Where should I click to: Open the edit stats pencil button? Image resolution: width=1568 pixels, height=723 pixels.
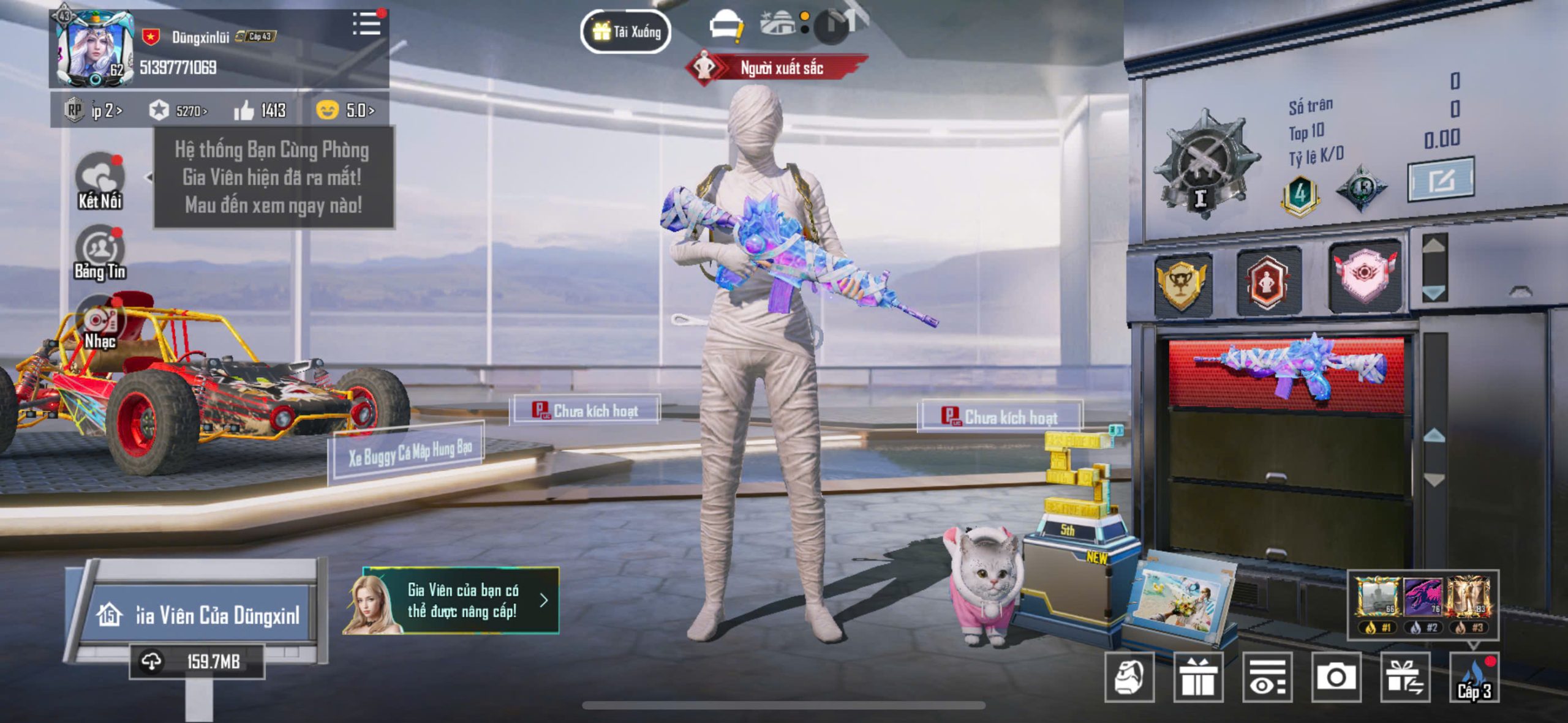(1441, 179)
